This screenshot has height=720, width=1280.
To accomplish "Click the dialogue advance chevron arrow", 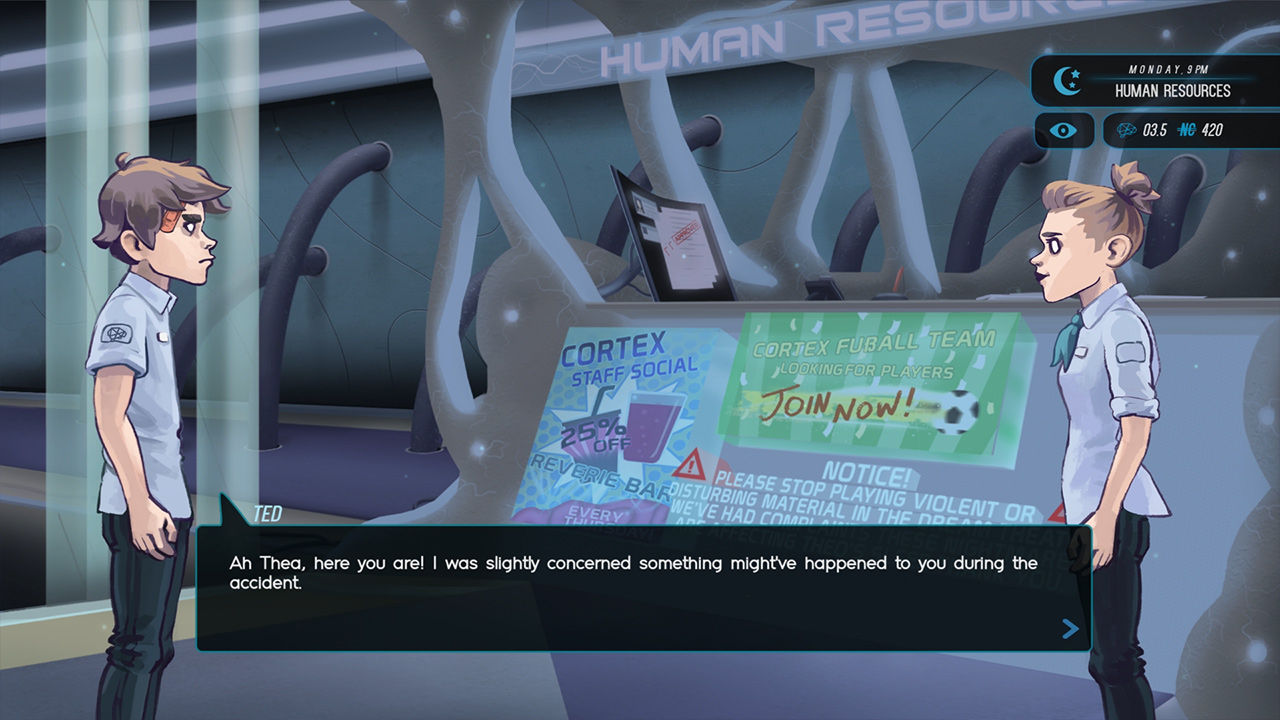I will [x=1068, y=630].
